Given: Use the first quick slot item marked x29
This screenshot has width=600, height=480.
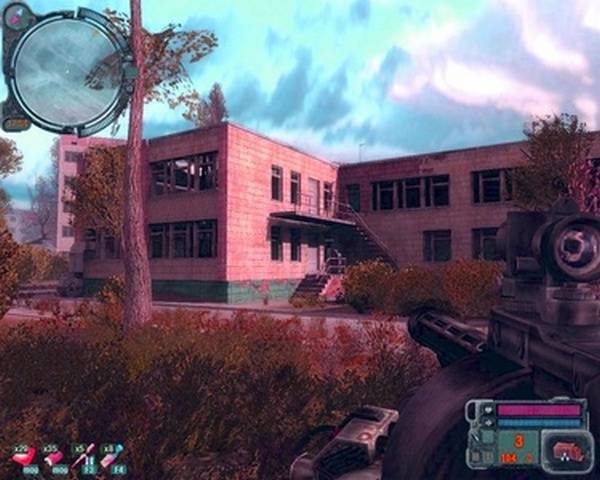Looking at the screenshot, I should [x=22, y=457].
